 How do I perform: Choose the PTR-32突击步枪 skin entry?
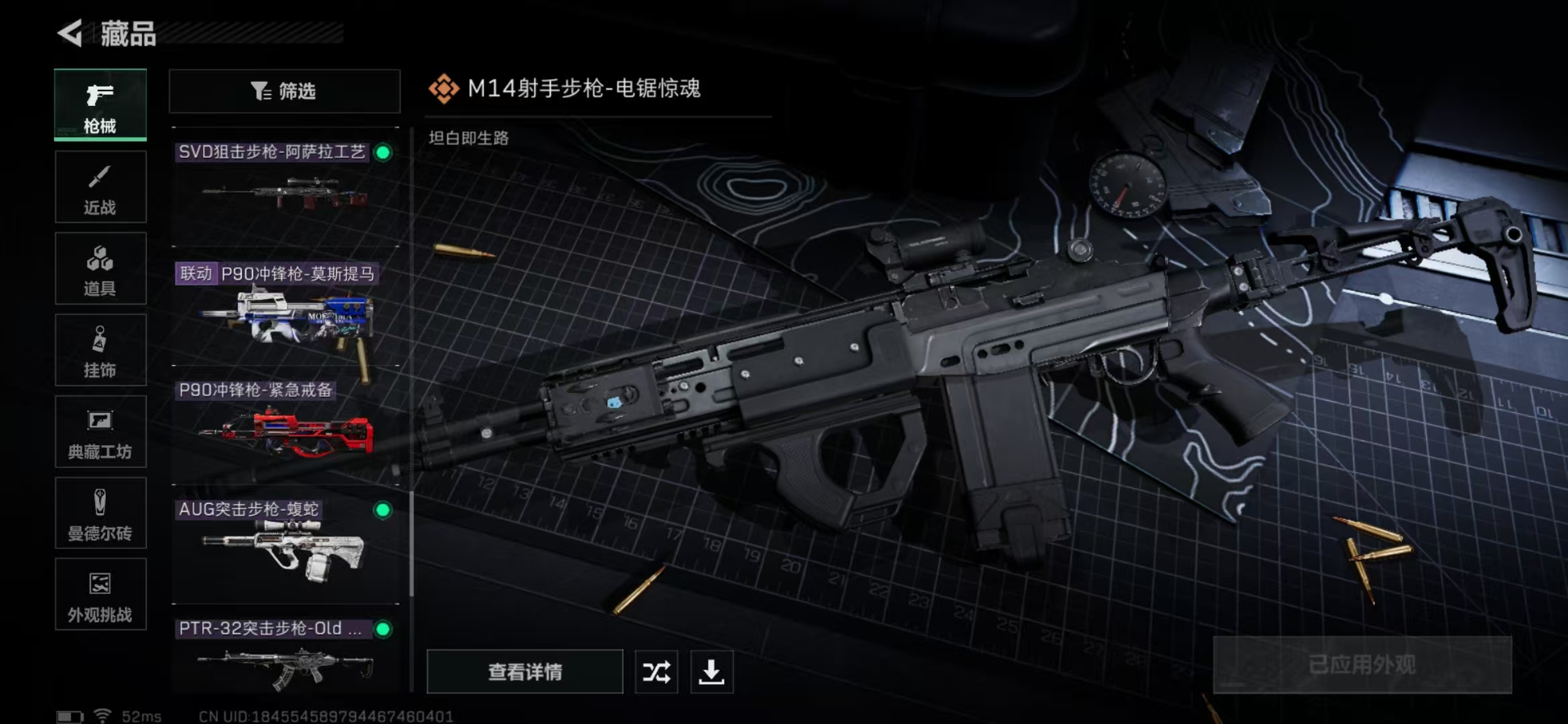[285, 654]
